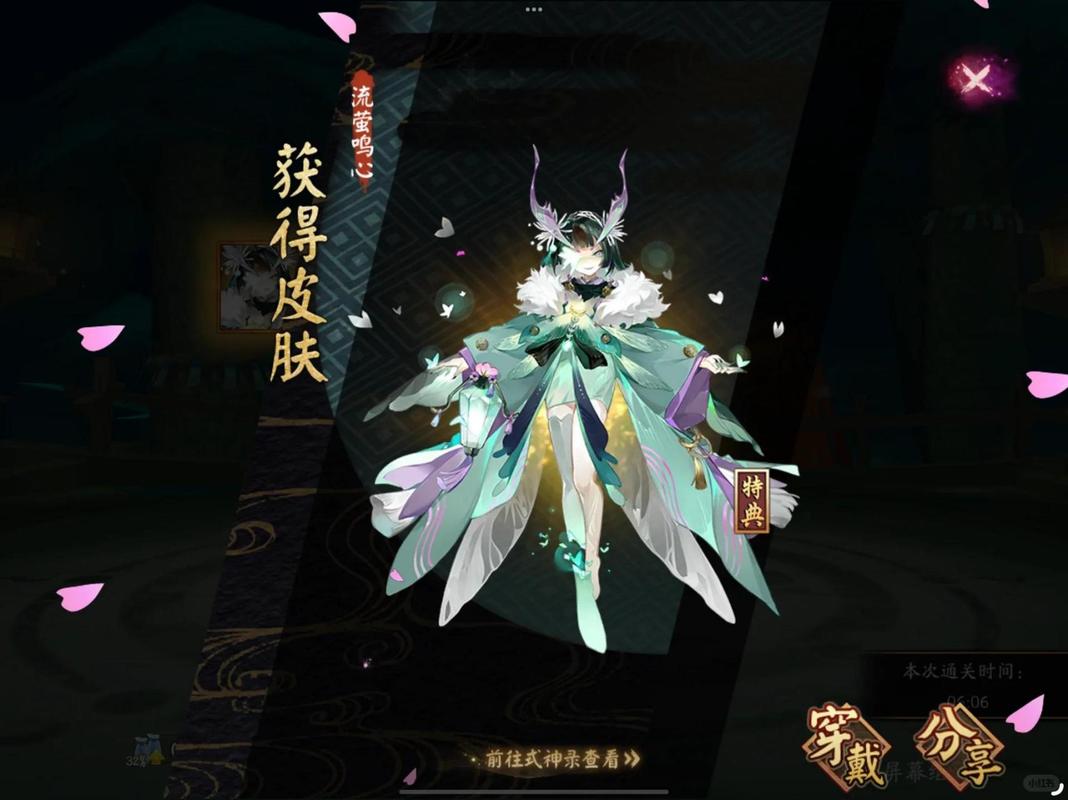Close the skin obtained screen

pyautogui.click(x=974, y=80)
